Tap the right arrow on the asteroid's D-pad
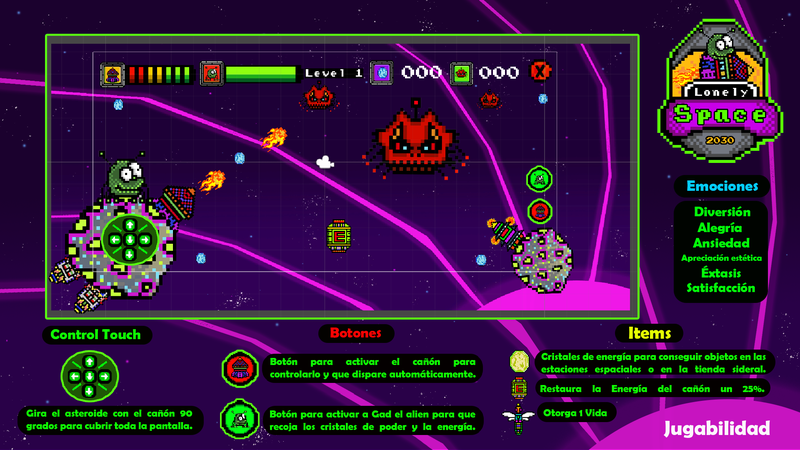This screenshot has width=800, height=450. click(145, 240)
